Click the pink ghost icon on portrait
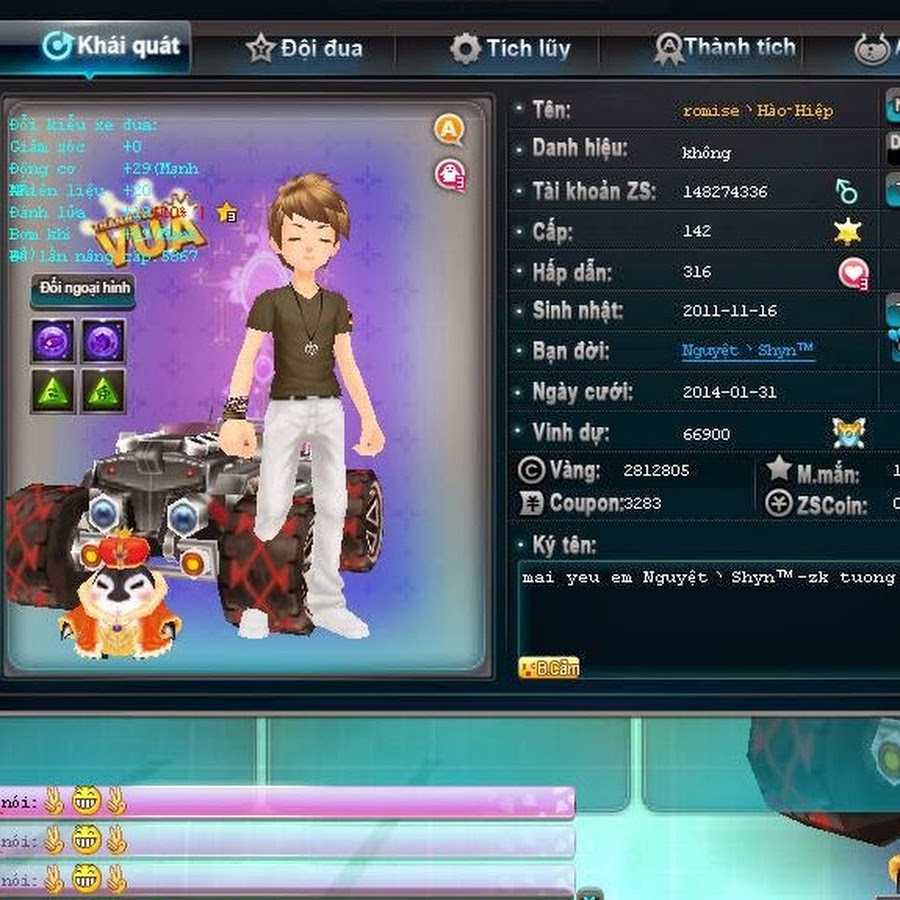This screenshot has width=900, height=900. click(x=450, y=175)
